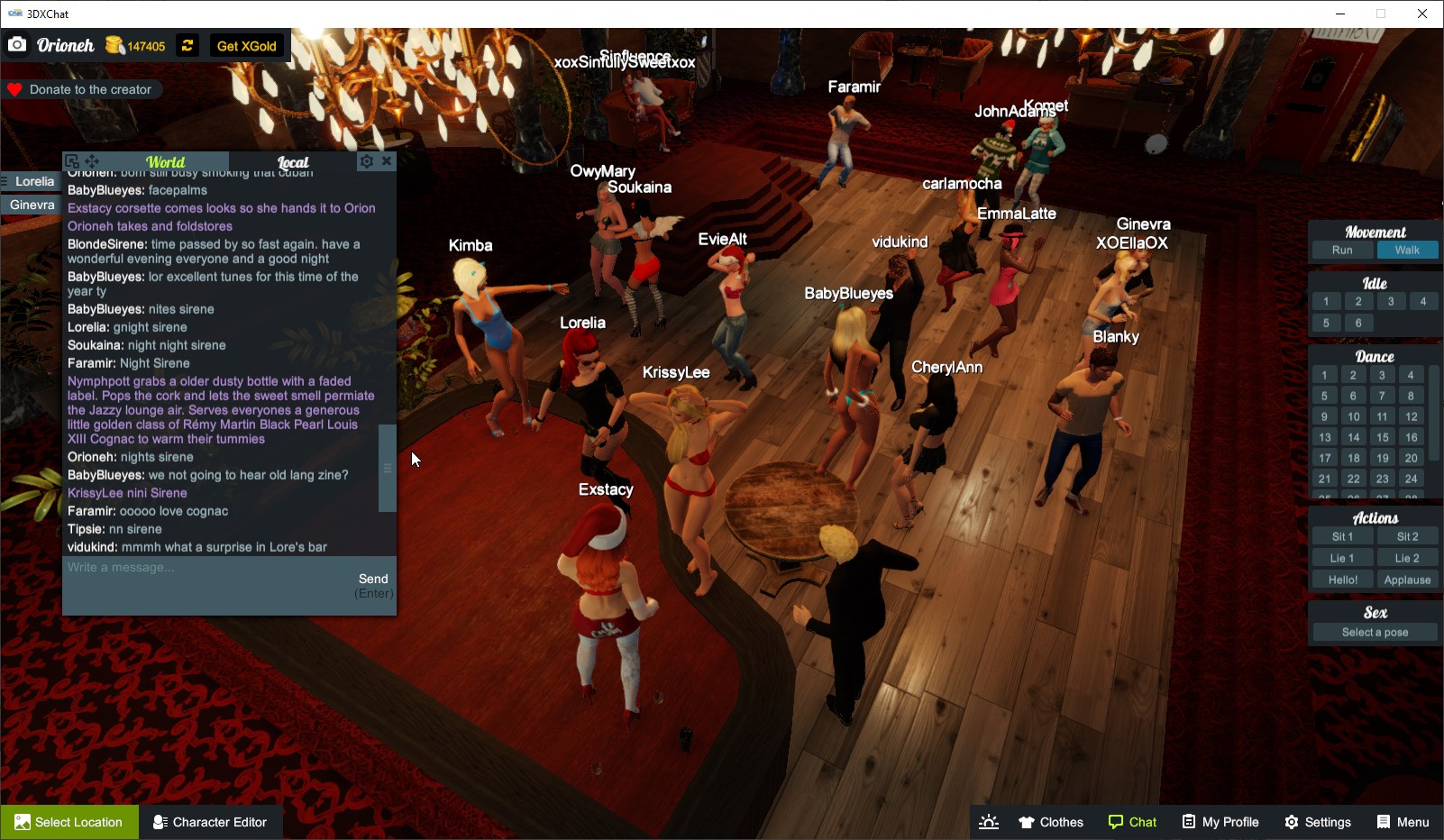Switch movement mode to Run

coord(1342,250)
